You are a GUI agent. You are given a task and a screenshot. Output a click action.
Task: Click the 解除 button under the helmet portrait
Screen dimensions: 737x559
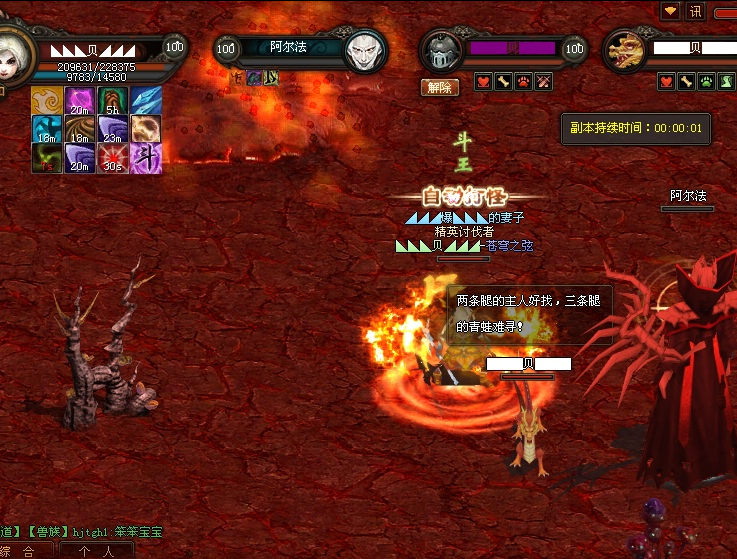coord(440,87)
